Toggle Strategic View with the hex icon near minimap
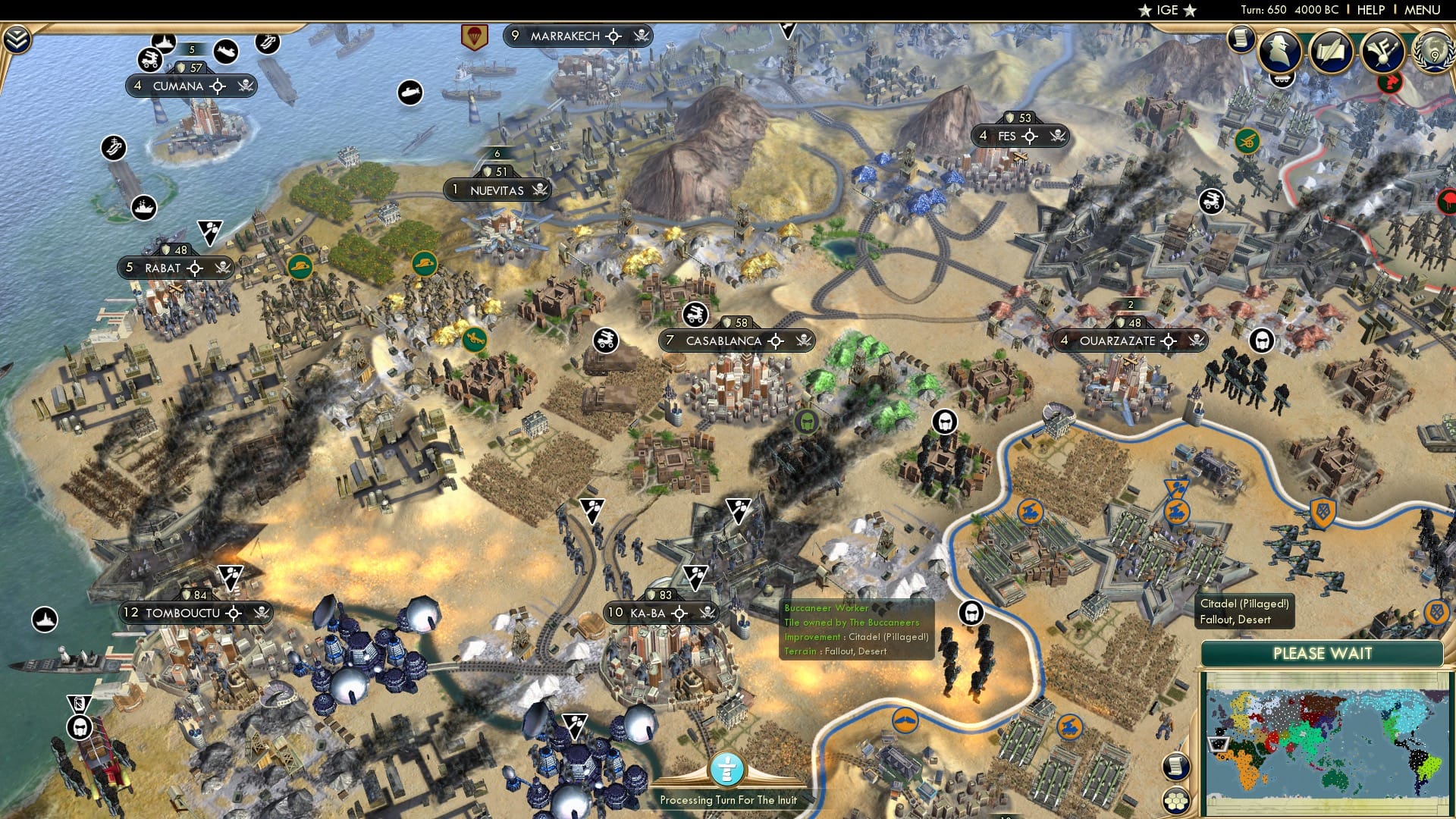The width and height of the screenshot is (1456, 819). point(1176,801)
